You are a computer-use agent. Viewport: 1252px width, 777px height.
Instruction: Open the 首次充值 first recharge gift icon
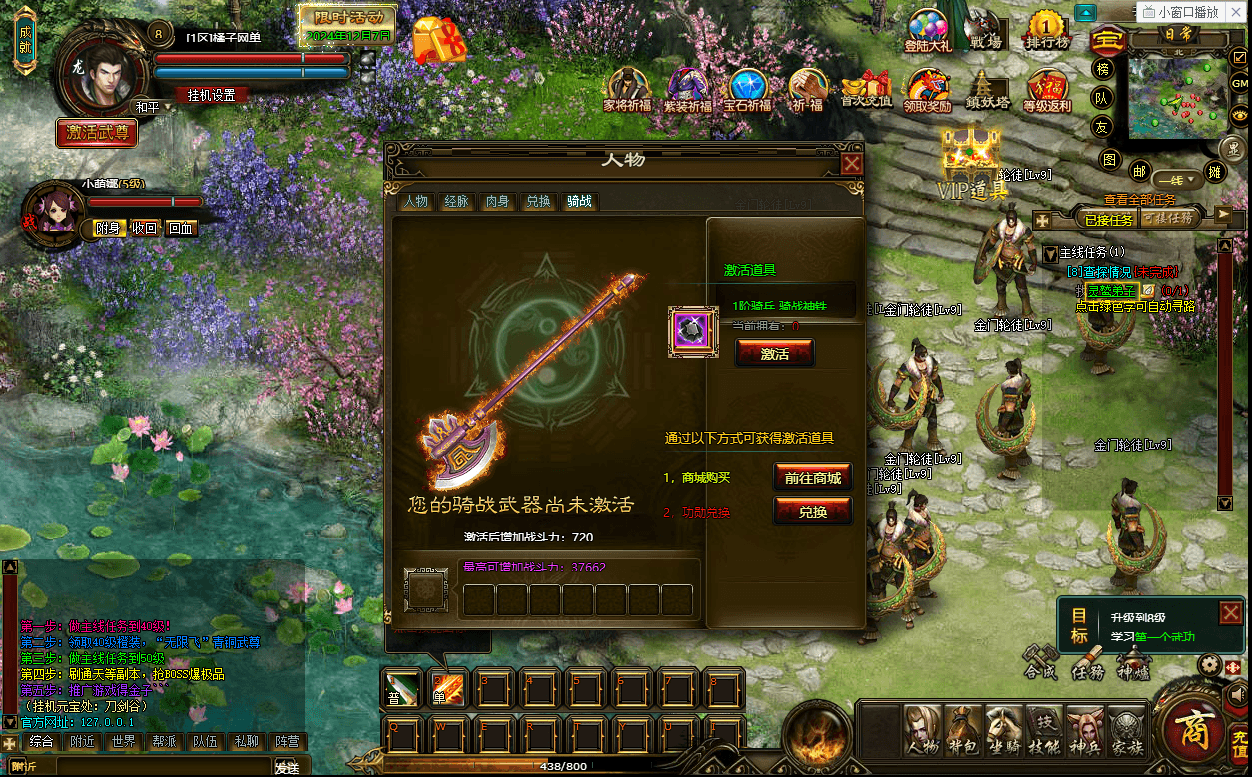[x=866, y=90]
